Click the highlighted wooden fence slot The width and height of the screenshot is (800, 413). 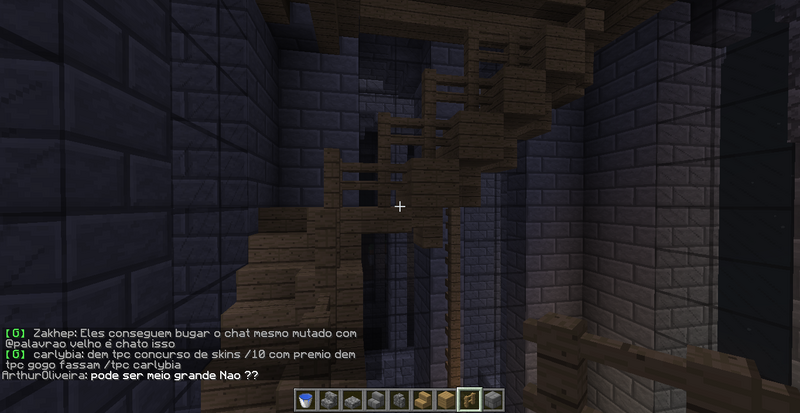(x=468, y=400)
